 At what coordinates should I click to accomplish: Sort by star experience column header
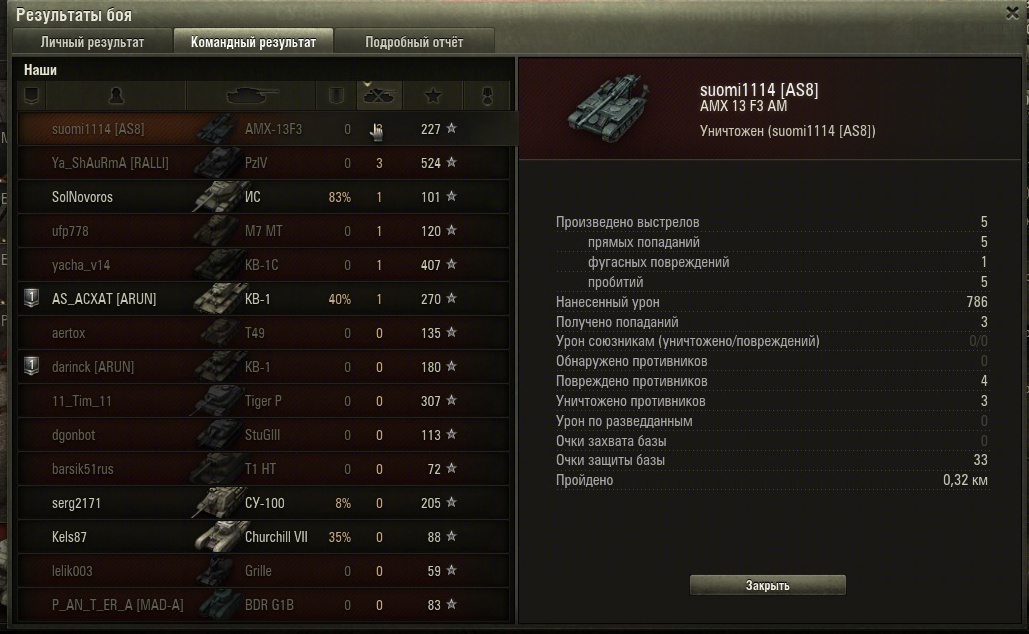(x=433, y=96)
